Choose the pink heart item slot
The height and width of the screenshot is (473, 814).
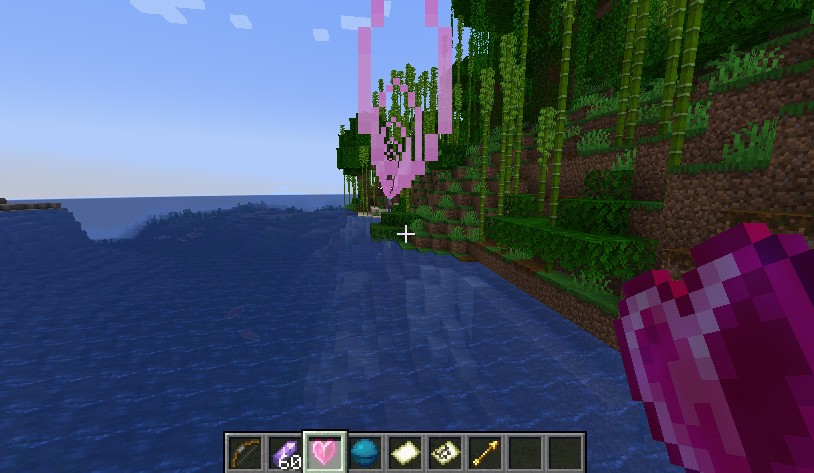pos(325,452)
